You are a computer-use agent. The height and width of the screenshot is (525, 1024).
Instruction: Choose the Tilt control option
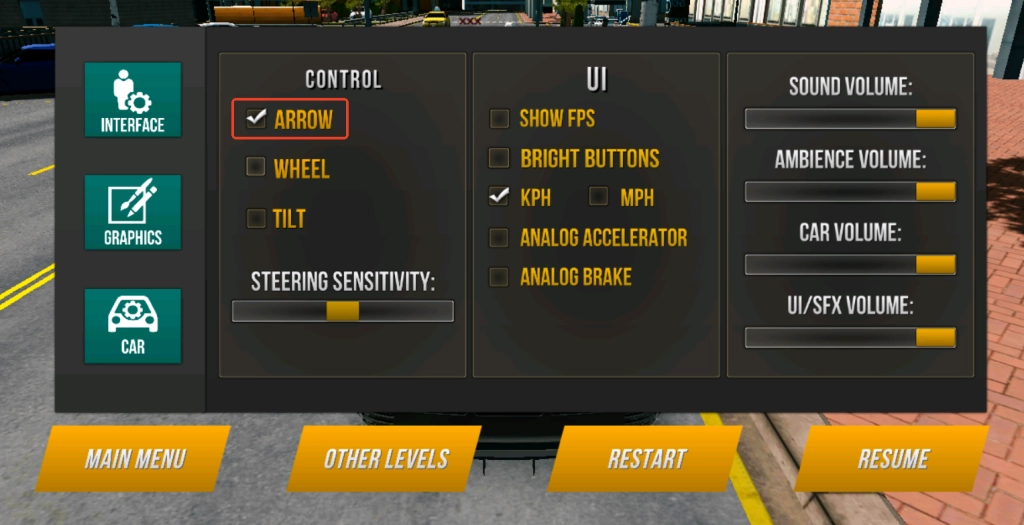[x=256, y=218]
